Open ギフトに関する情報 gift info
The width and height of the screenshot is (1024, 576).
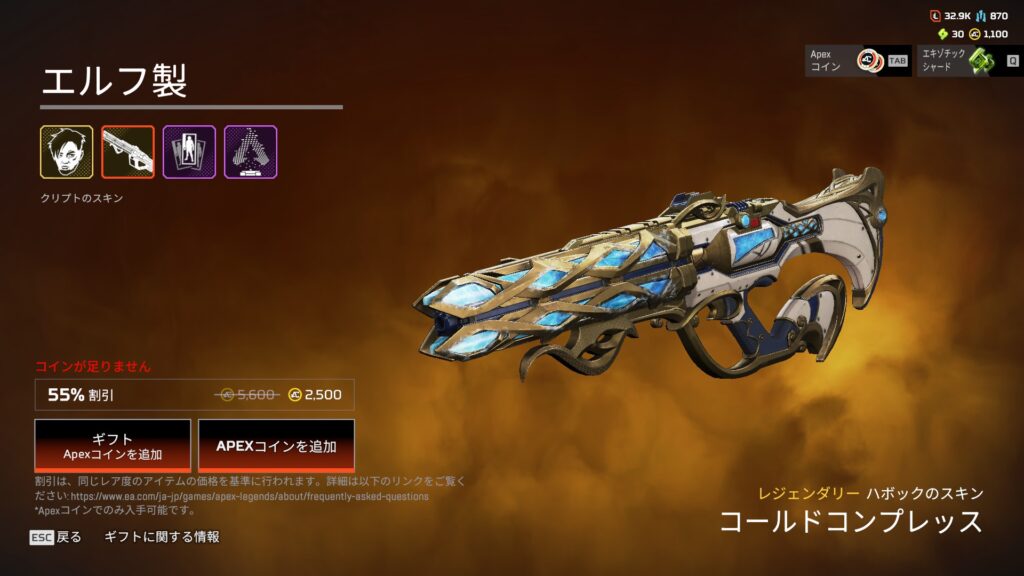point(162,537)
